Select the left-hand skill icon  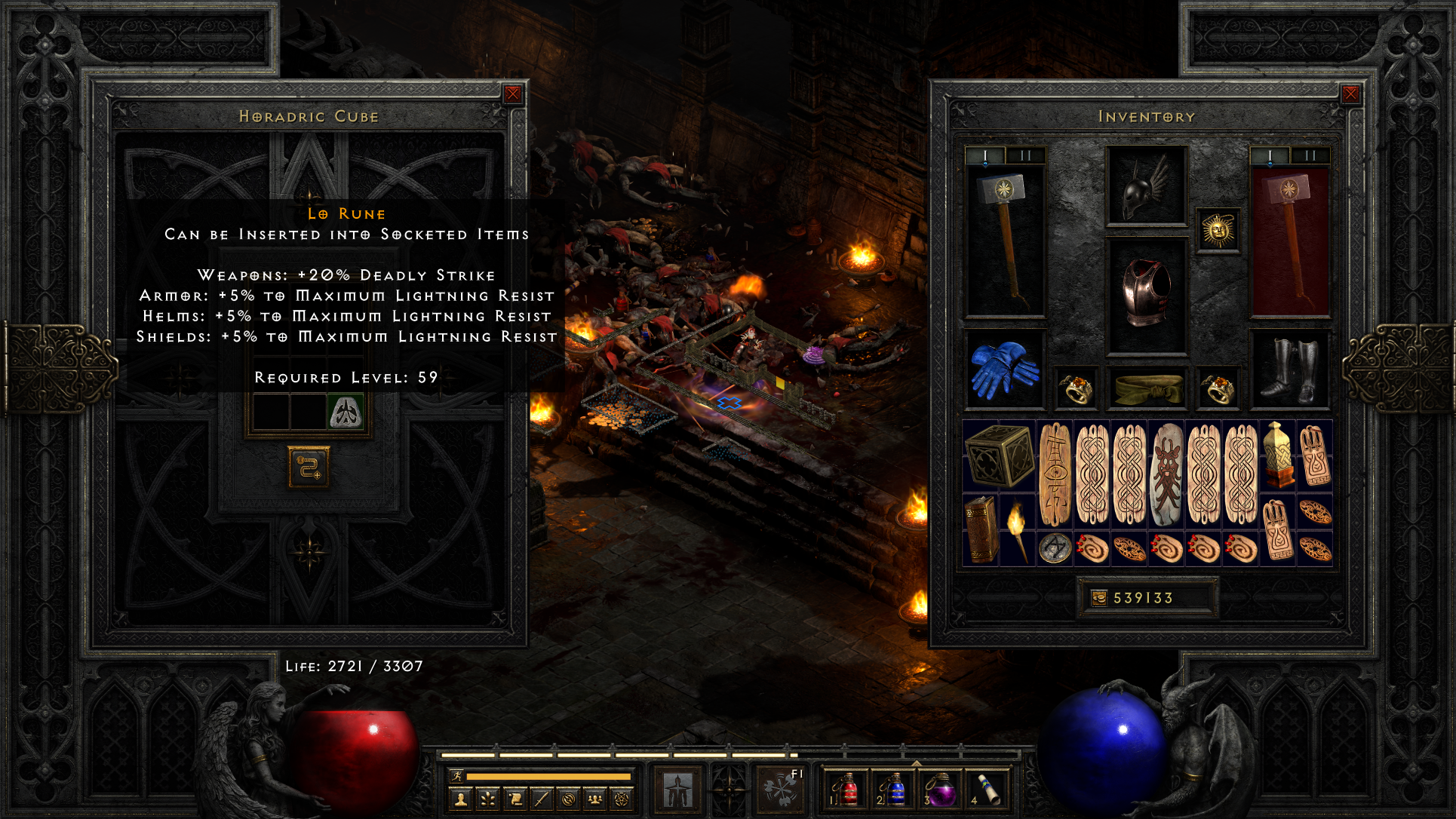click(677, 789)
